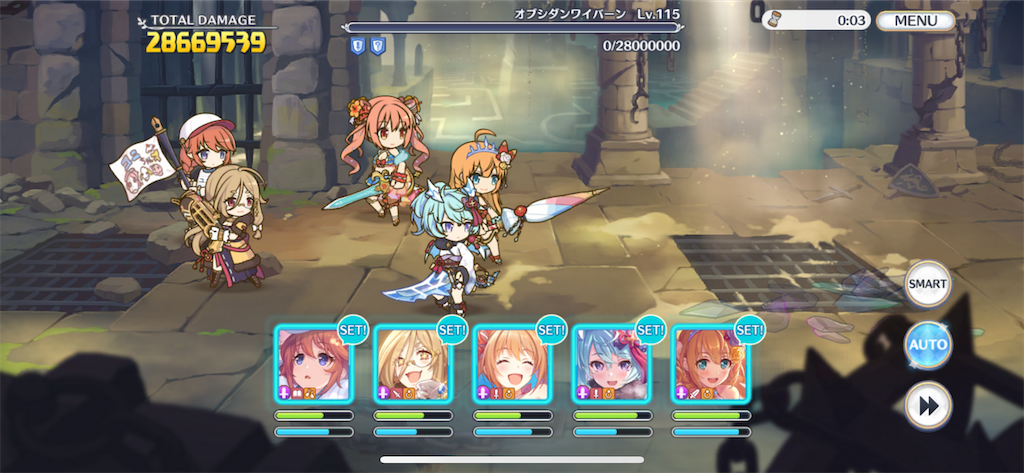This screenshot has height=473, width=1024.
Task: Toggle the AUTO battle button
Action: pyautogui.click(x=927, y=345)
